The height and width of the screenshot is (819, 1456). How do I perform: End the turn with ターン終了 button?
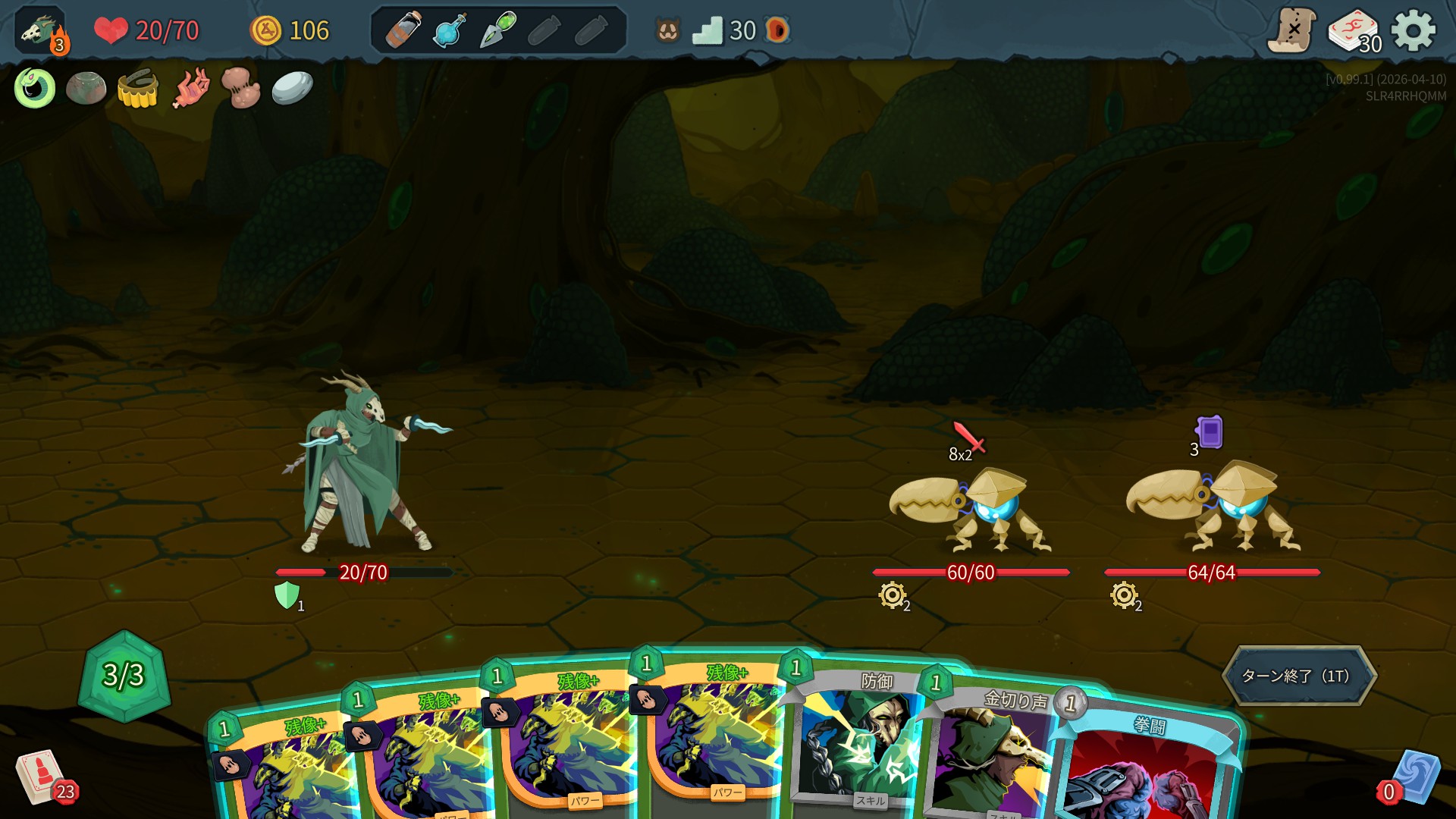tap(1298, 676)
